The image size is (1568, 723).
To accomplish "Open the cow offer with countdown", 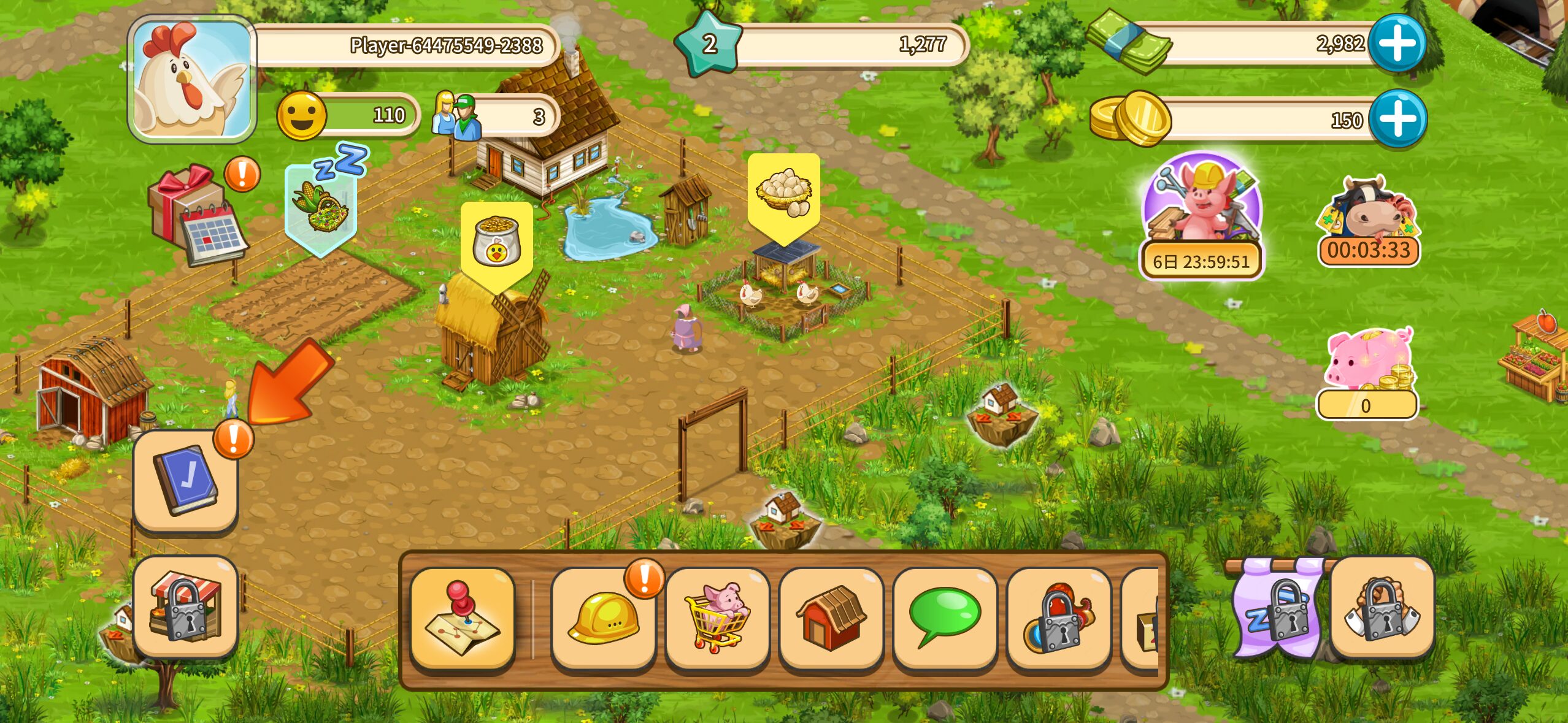I will (1369, 222).
